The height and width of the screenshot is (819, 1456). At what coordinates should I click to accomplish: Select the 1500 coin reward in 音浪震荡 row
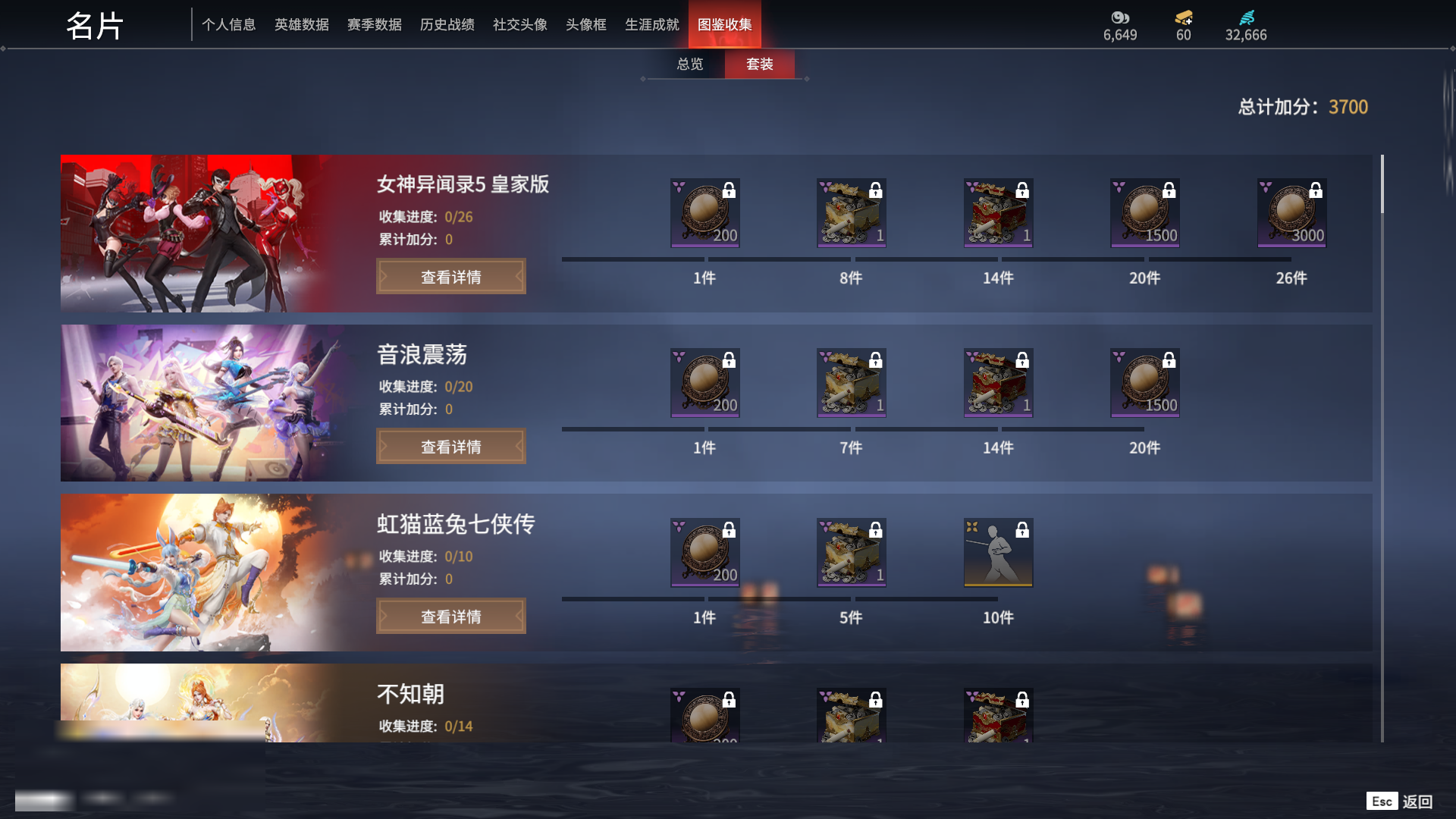[x=1144, y=383]
